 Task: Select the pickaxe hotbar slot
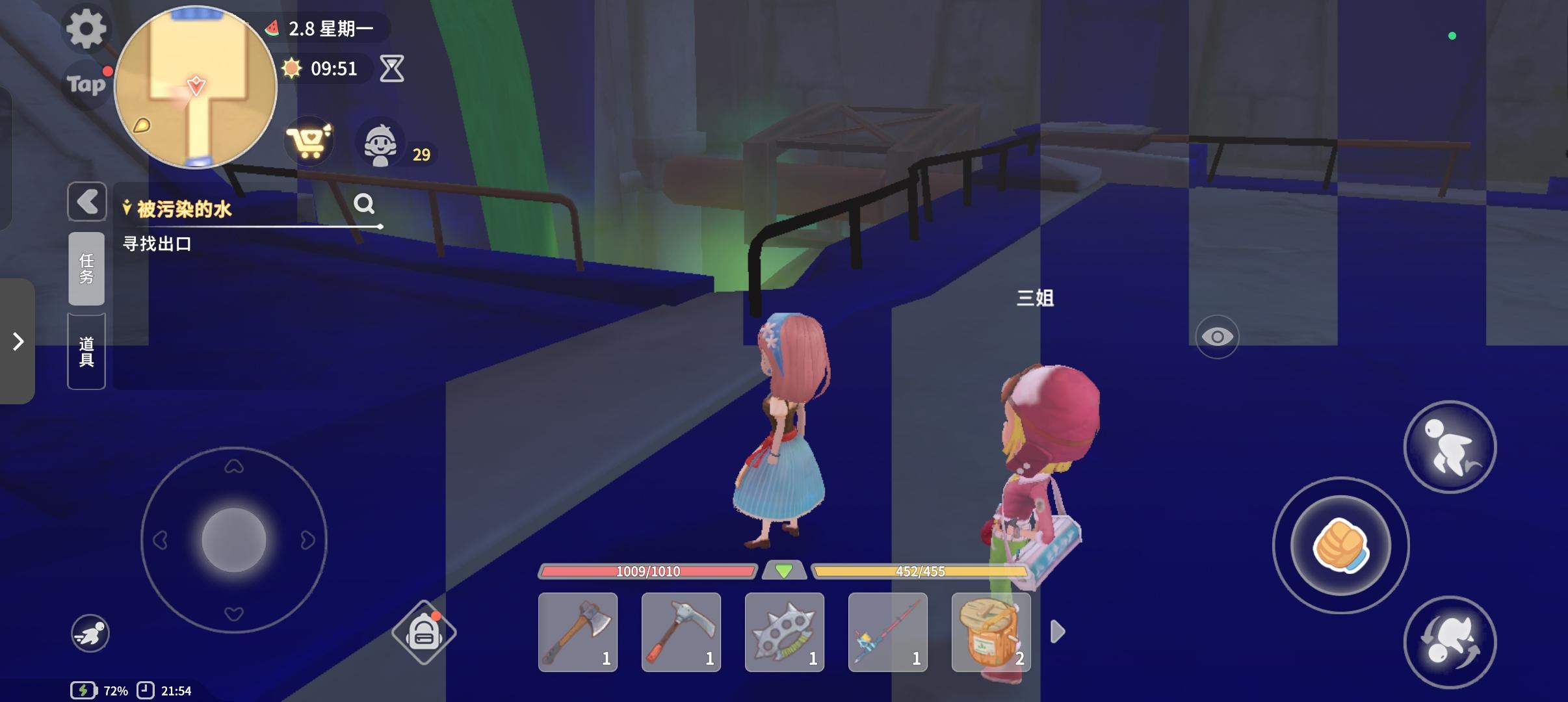681,632
